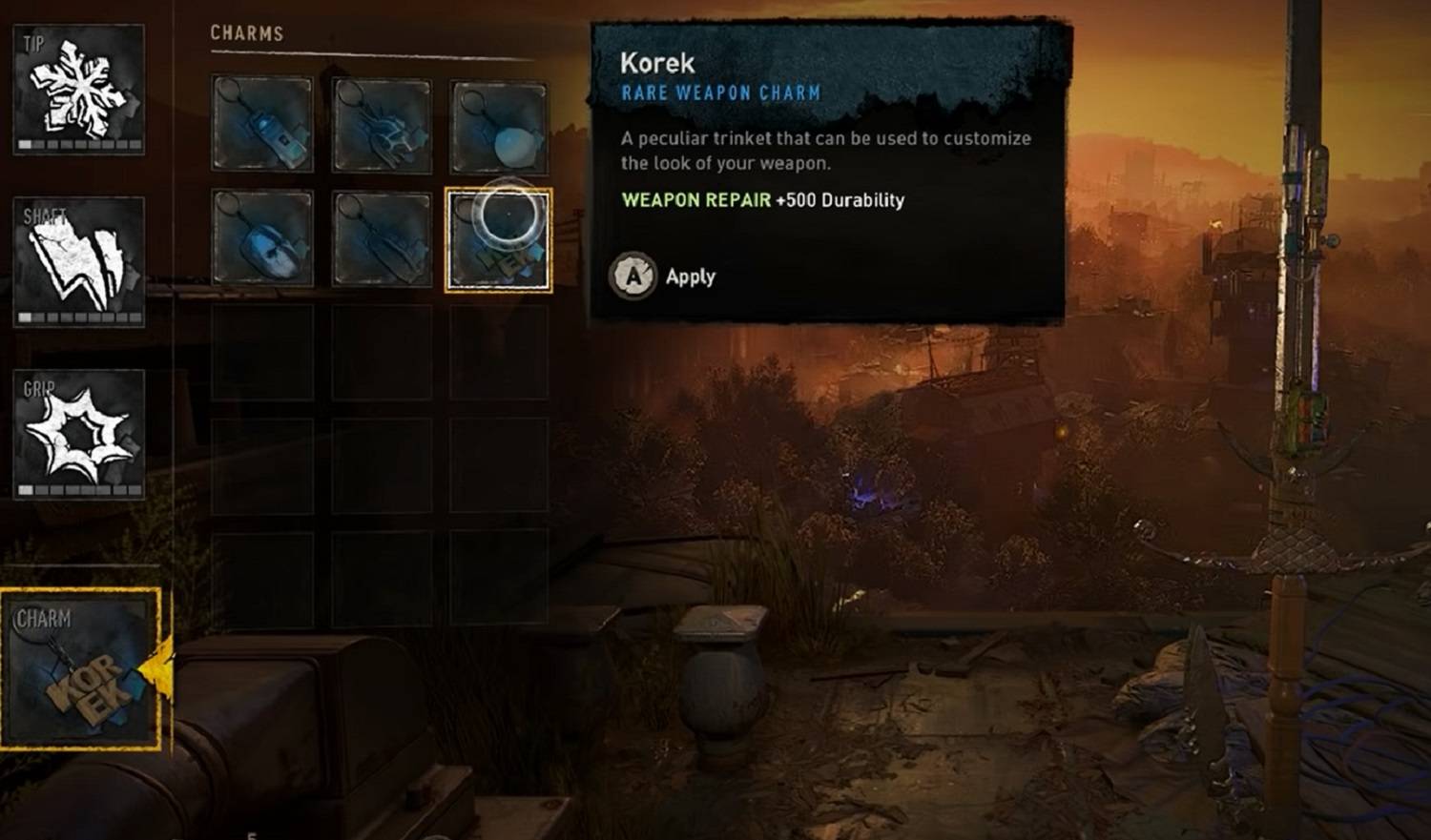Open the Tip weapon mod slot
The image size is (1431, 840).
[79, 89]
